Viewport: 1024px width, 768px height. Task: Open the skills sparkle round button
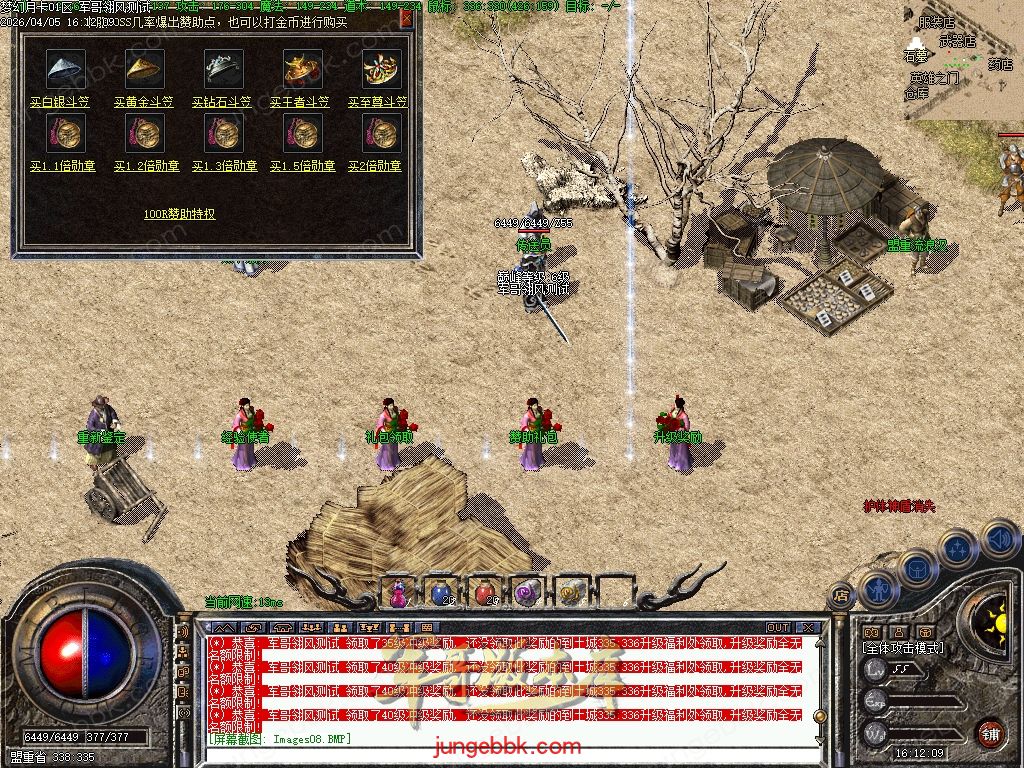coord(957,548)
